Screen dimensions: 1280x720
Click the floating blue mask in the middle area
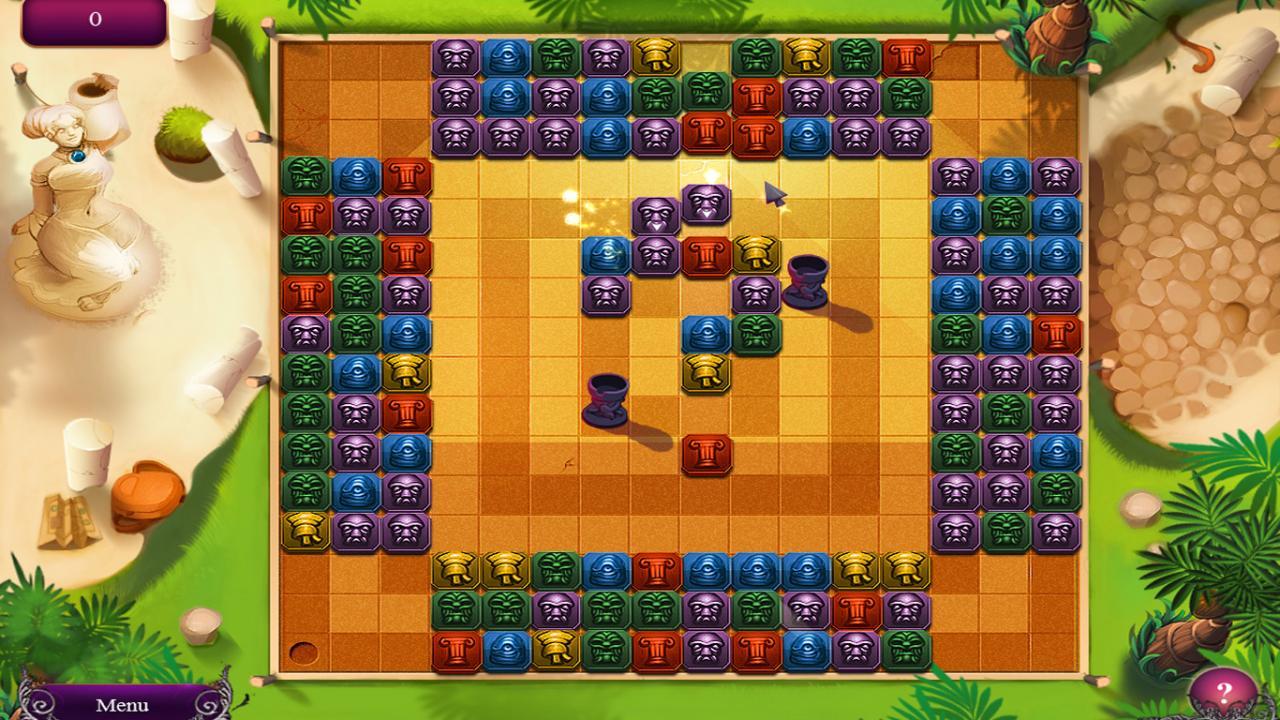coord(606,255)
